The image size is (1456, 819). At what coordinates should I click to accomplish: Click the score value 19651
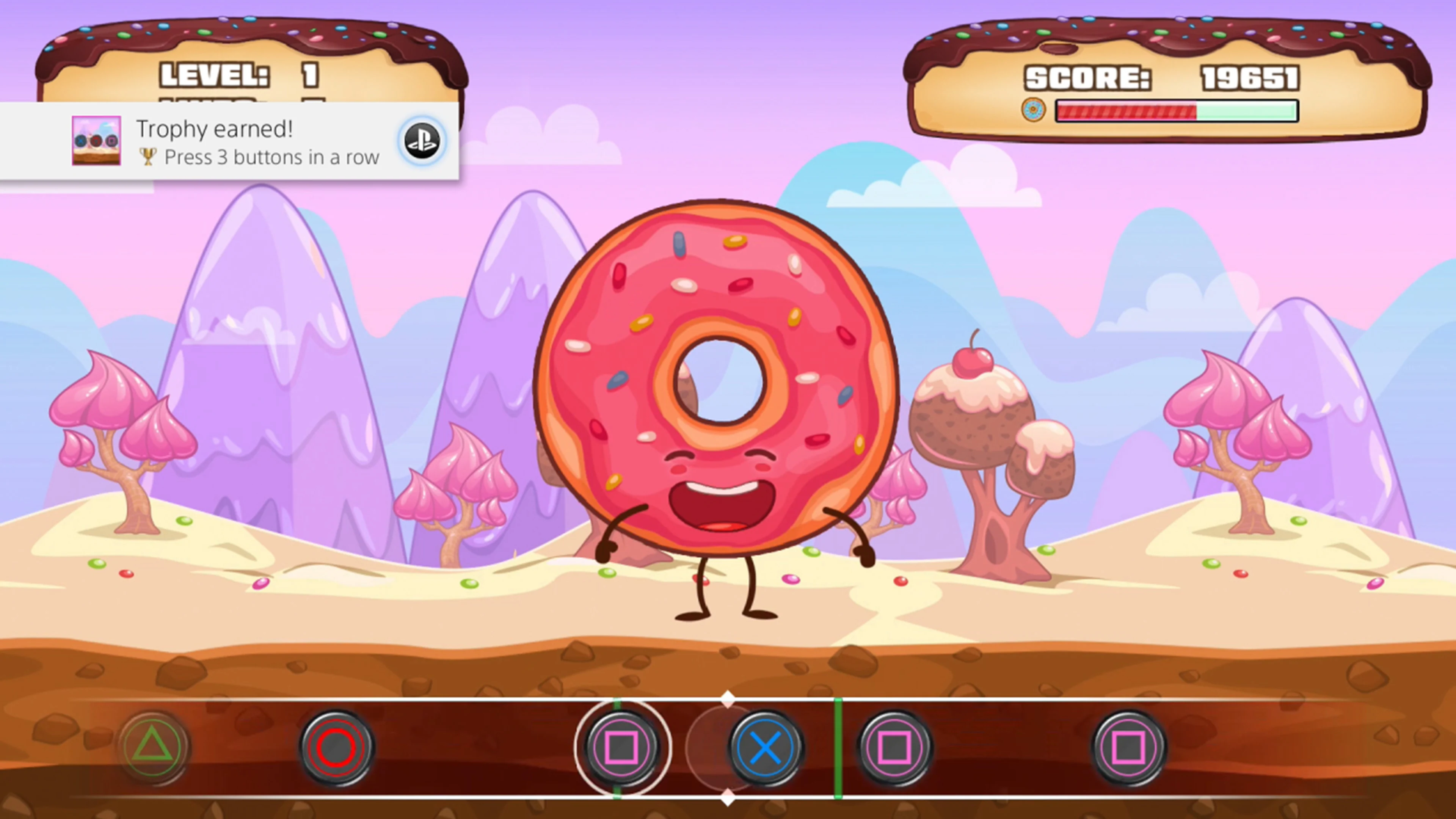[1251, 78]
